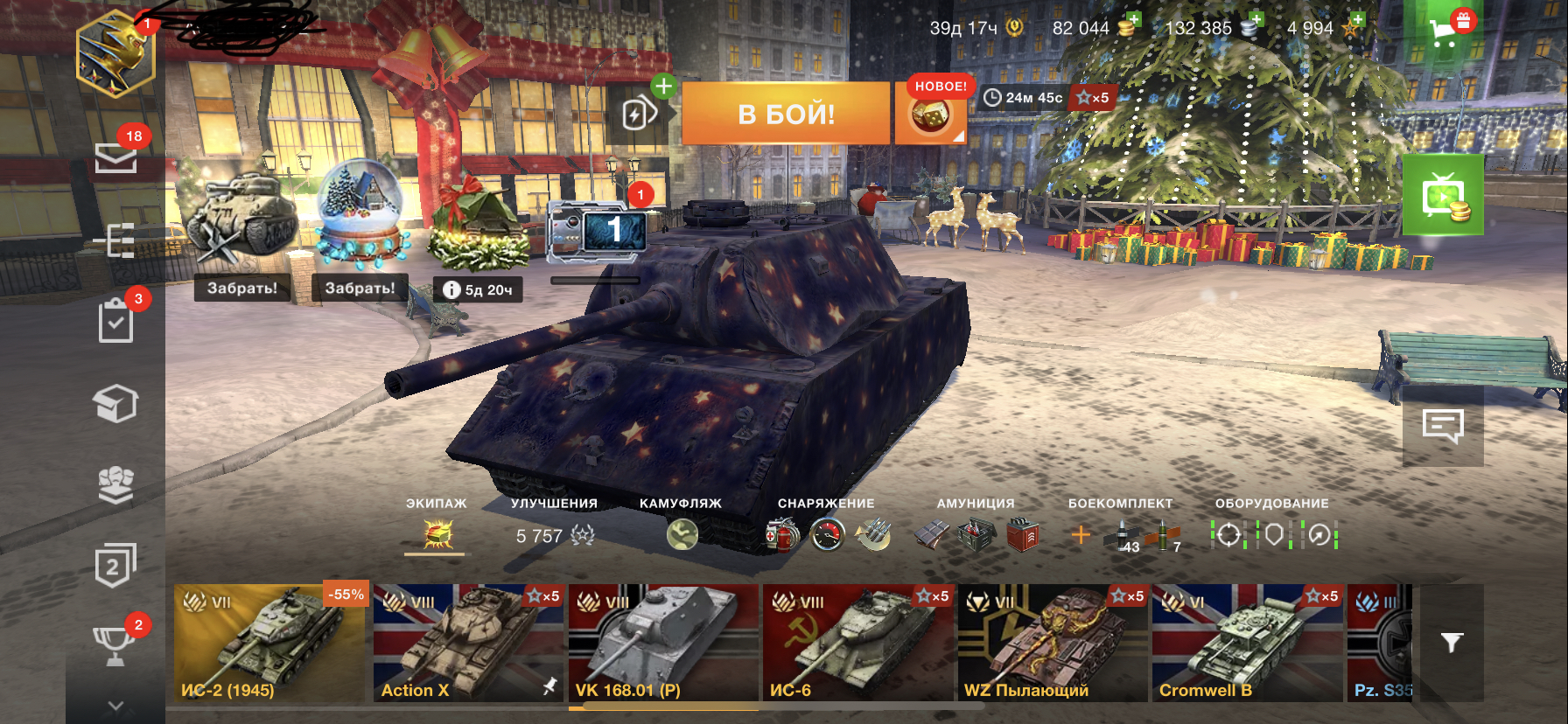Select the ИС-2 (1945) tank
The width and height of the screenshot is (1568, 724).
tap(269, 644)
